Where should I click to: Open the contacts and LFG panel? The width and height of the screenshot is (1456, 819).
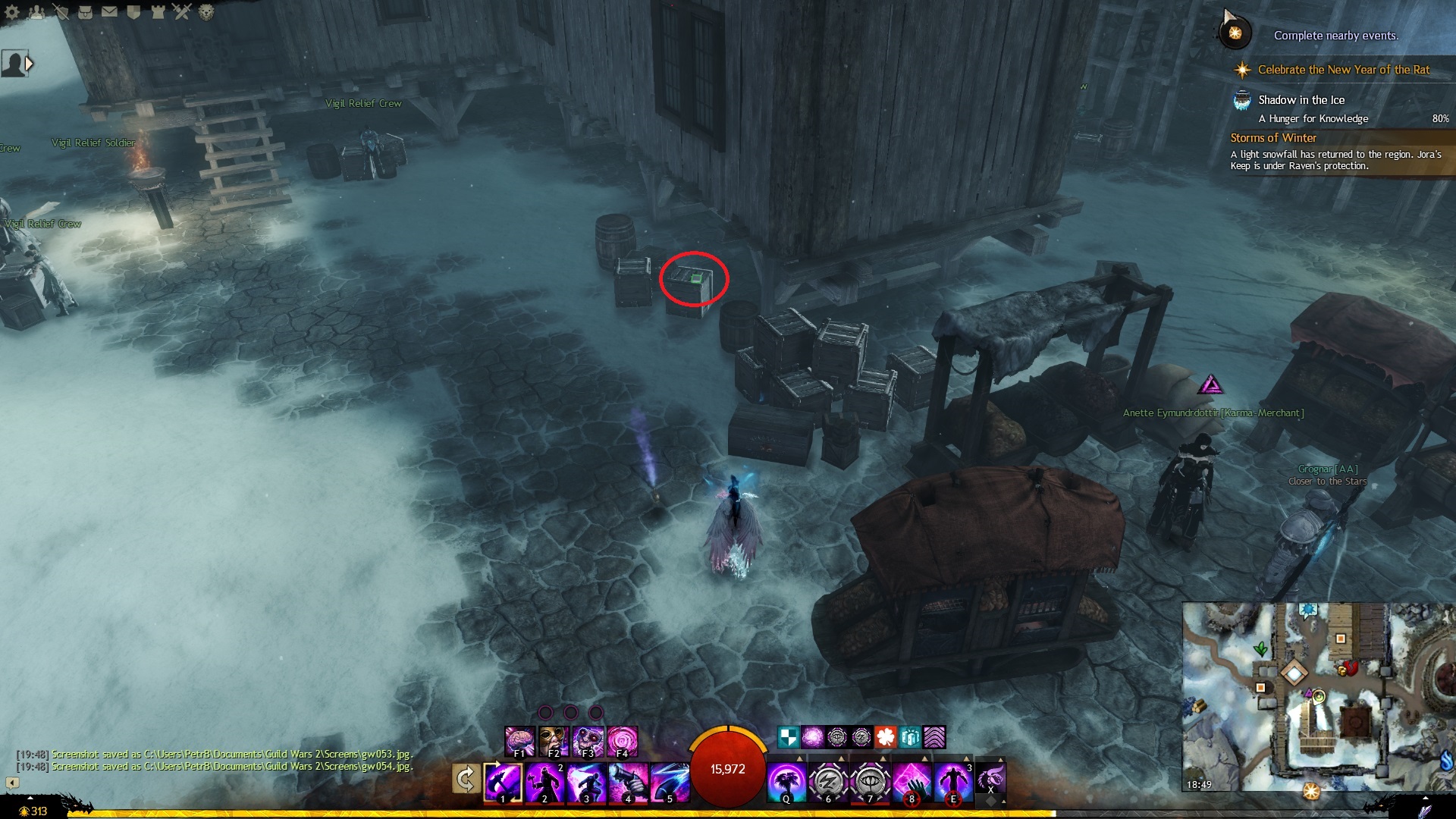(36, 11)
